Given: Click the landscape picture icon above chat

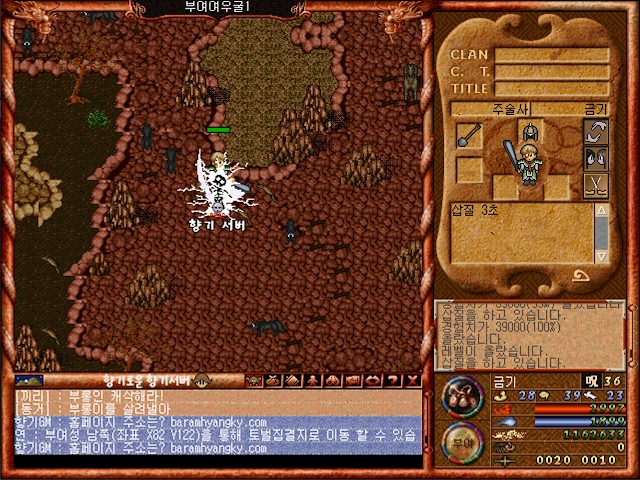Looking at the screenshot, I should tap(29, 380).
